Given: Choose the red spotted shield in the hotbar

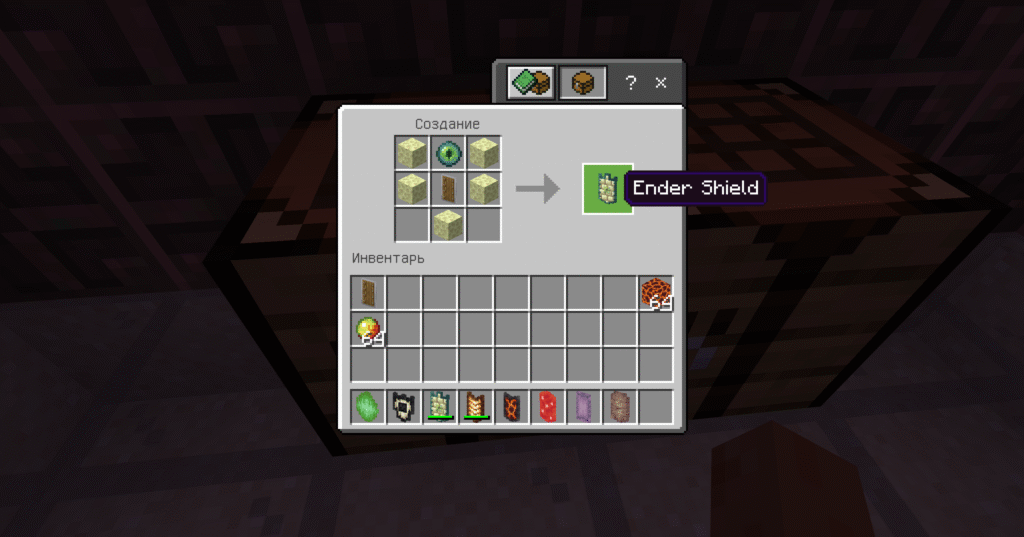Looking at the screenshot, I should 548,407.
